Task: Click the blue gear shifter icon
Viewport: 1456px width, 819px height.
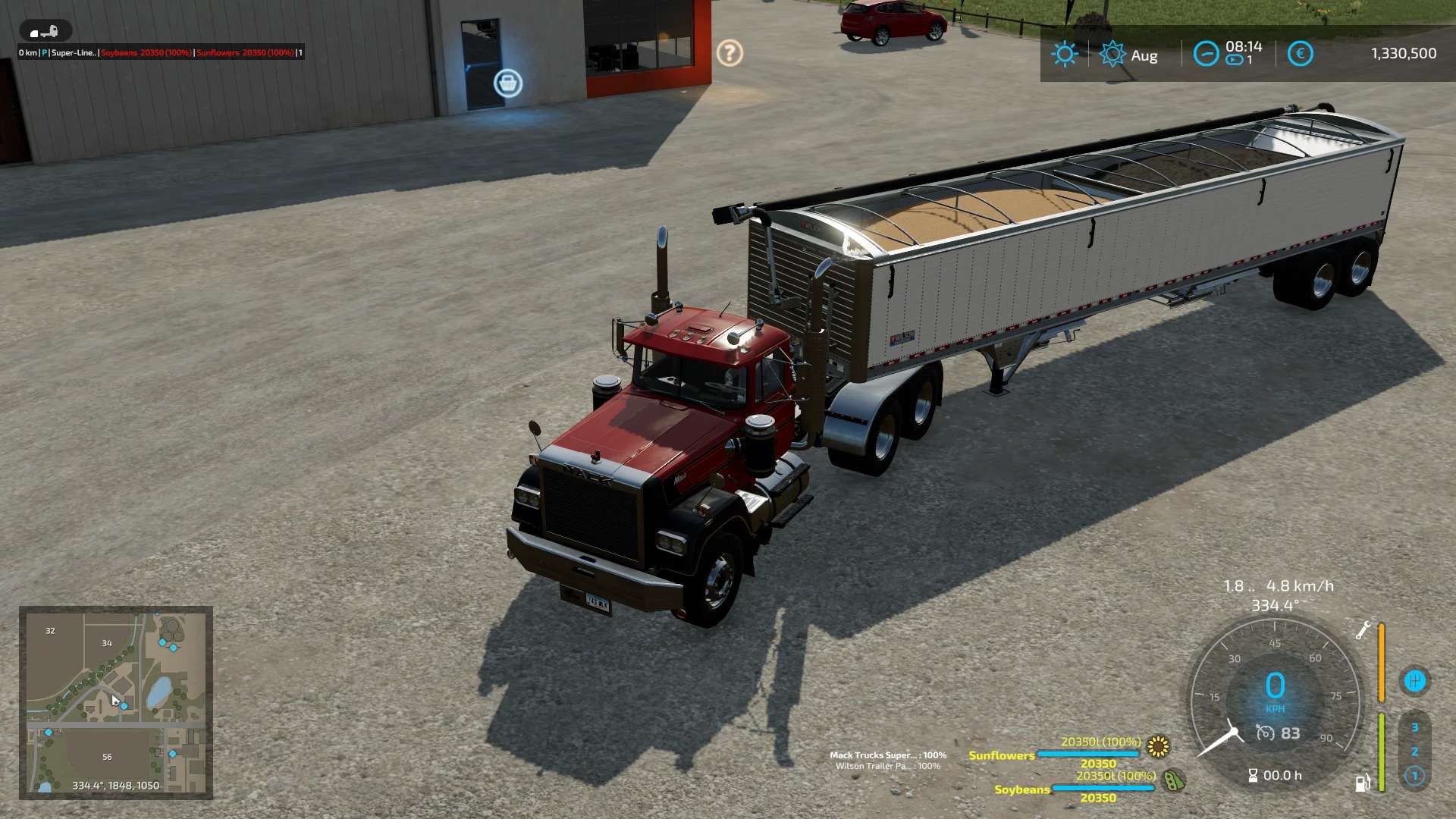Action: click(x=1414, y=681)
